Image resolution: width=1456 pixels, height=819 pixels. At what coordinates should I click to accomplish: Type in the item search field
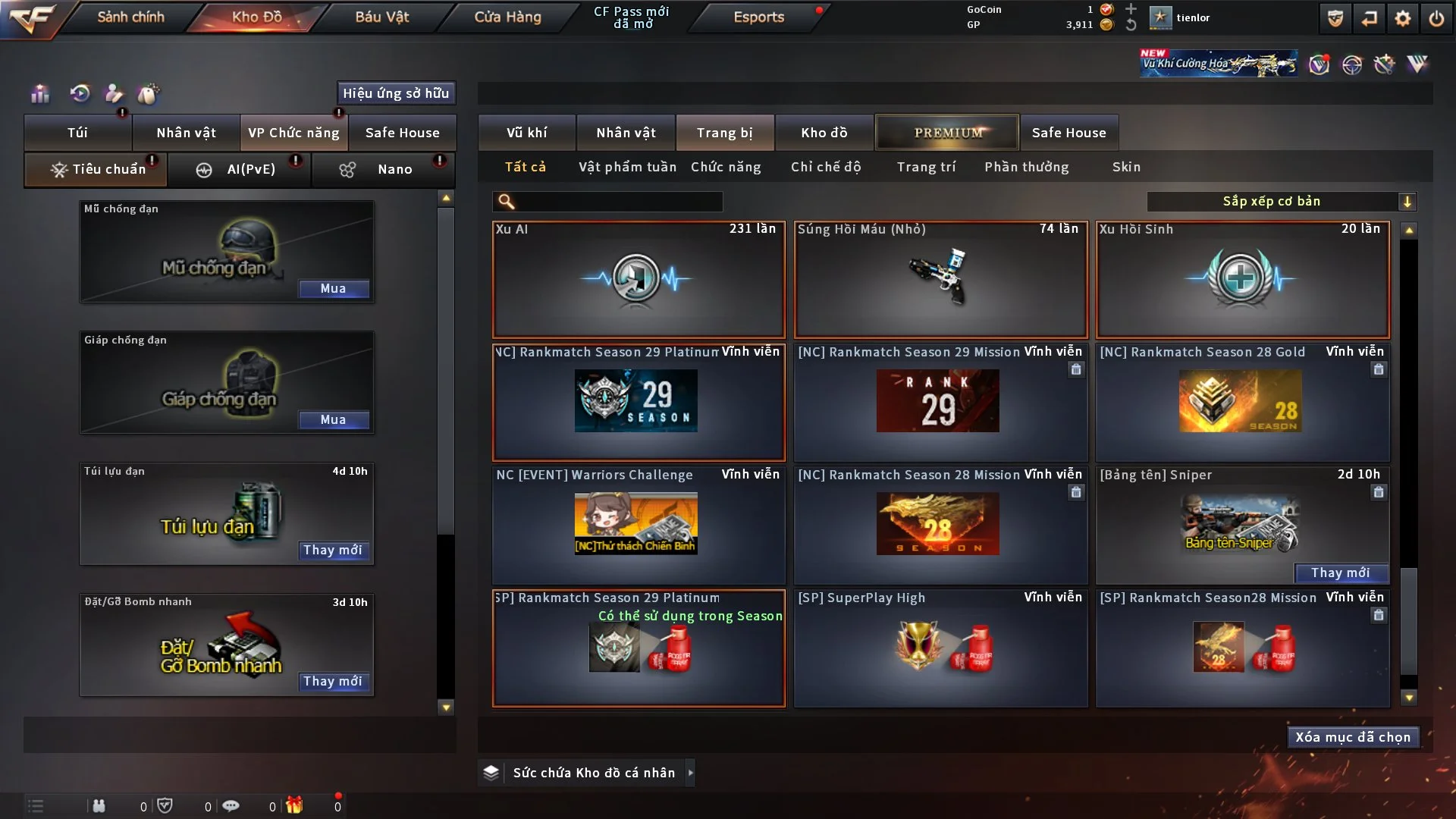pyautogui.click(x=607, y=202)
